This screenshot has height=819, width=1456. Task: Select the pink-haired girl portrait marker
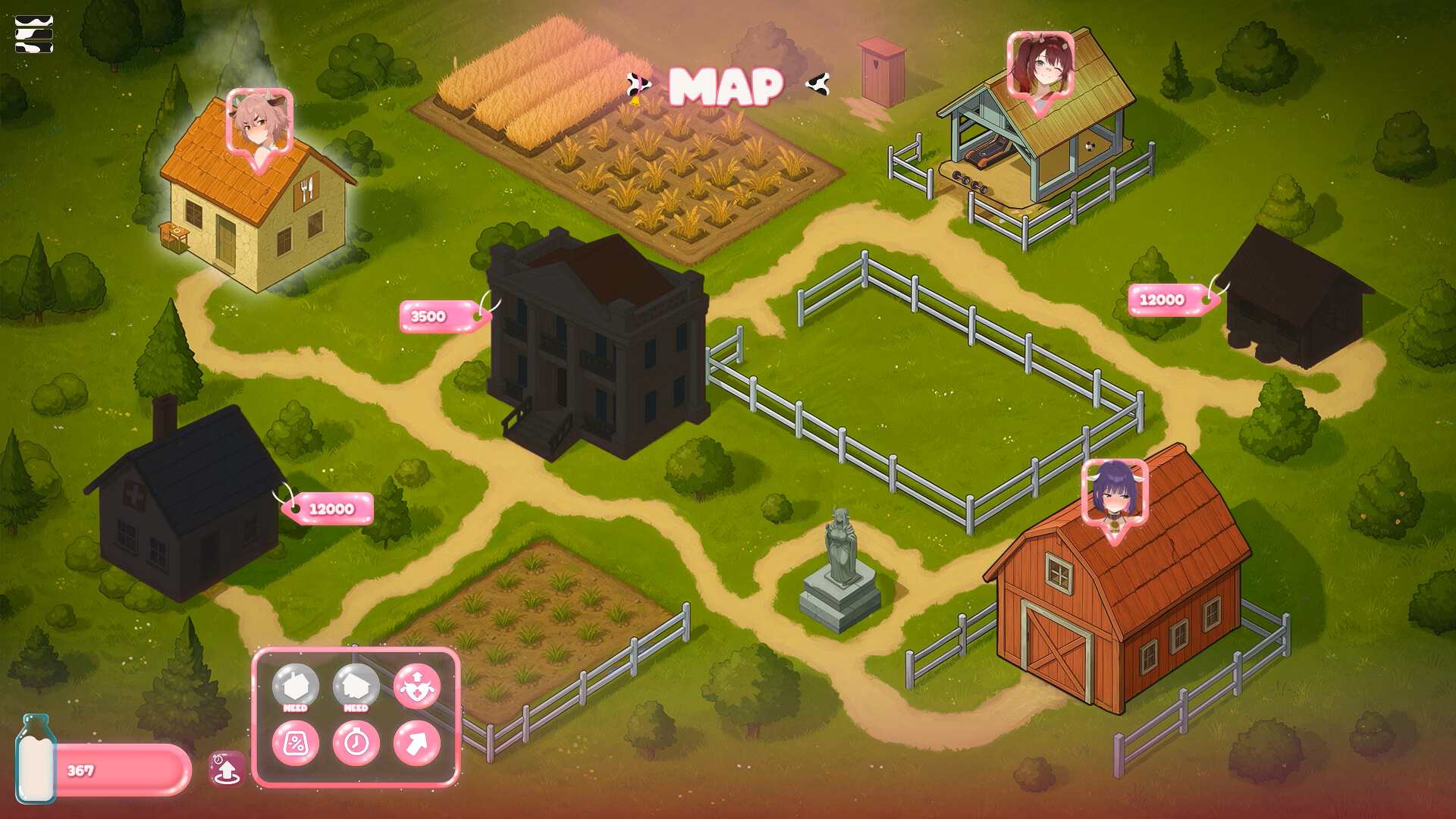point(259,124)
